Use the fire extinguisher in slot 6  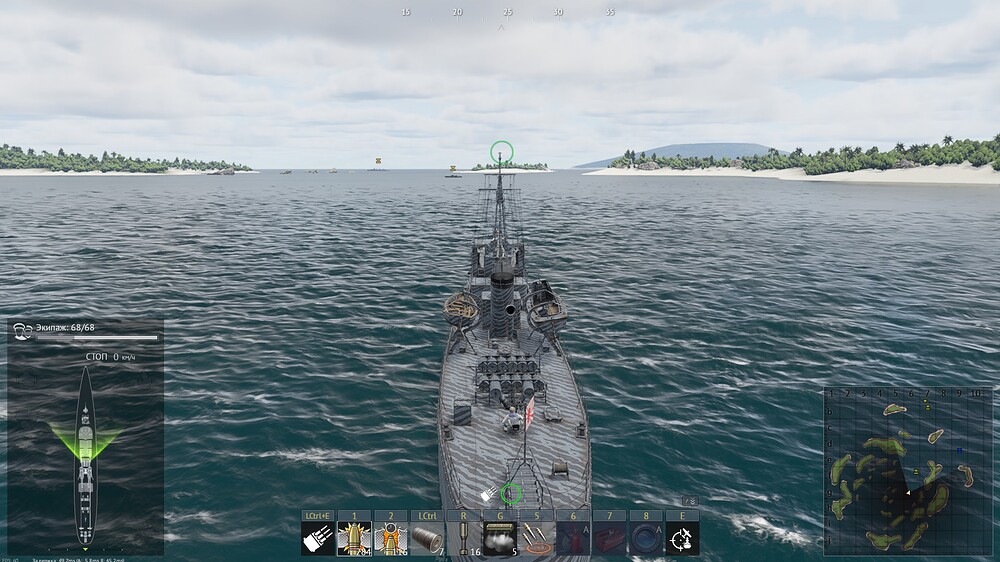click(x=573, y=538)
